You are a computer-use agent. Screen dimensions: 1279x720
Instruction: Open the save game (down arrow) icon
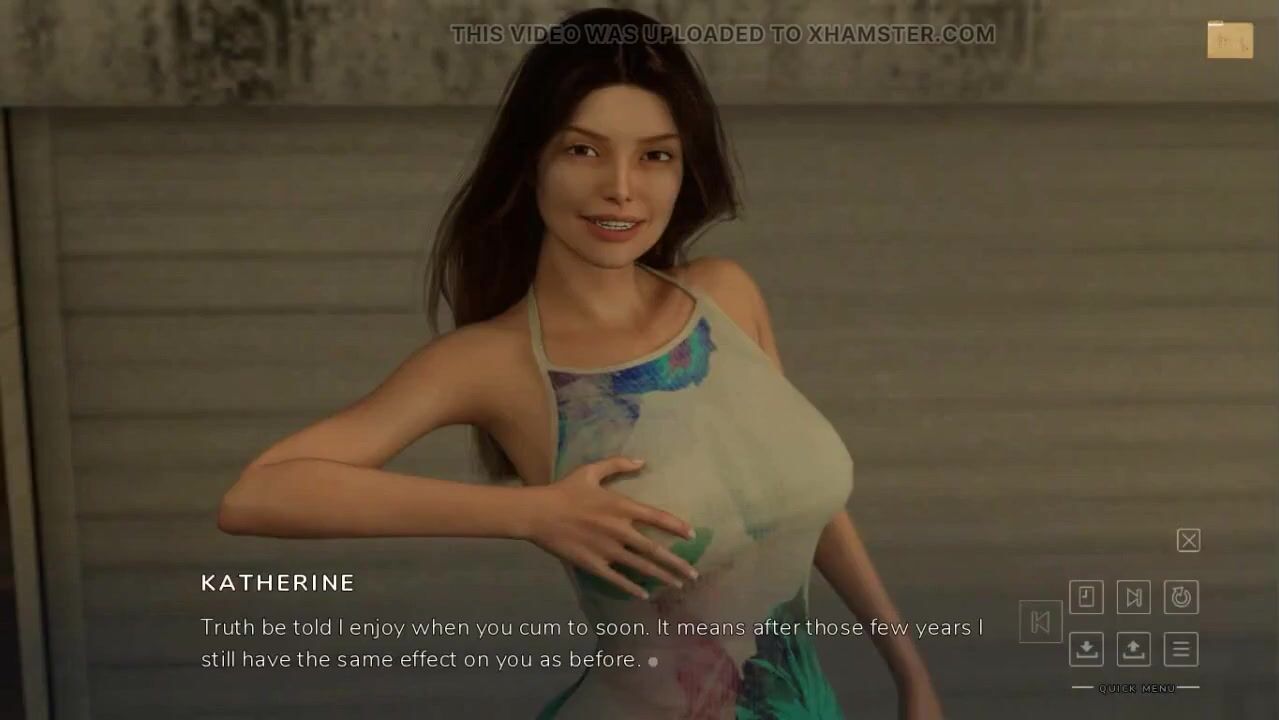point(1086,649)
